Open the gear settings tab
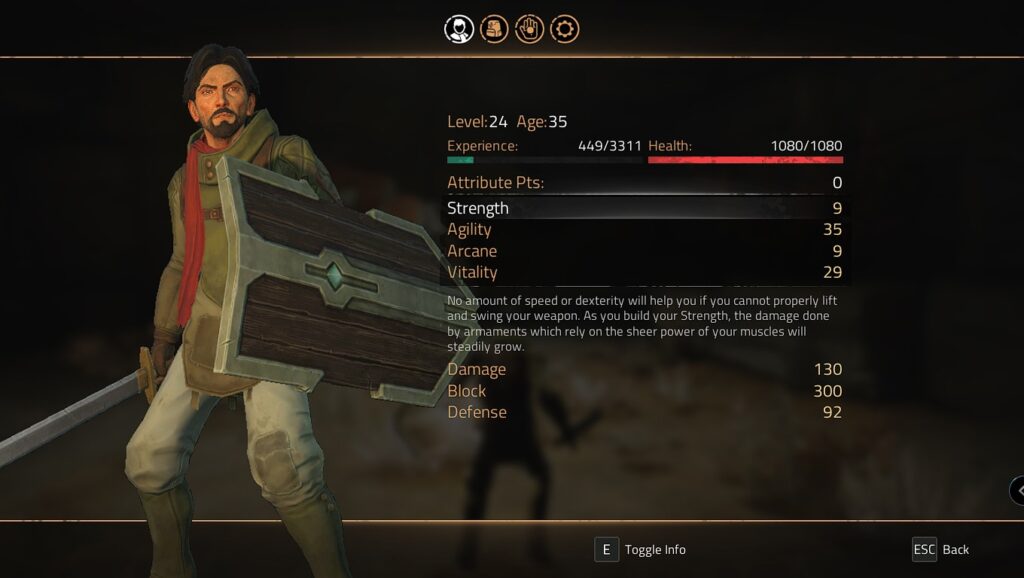1024x578 pixels. (x=565, y=29)
